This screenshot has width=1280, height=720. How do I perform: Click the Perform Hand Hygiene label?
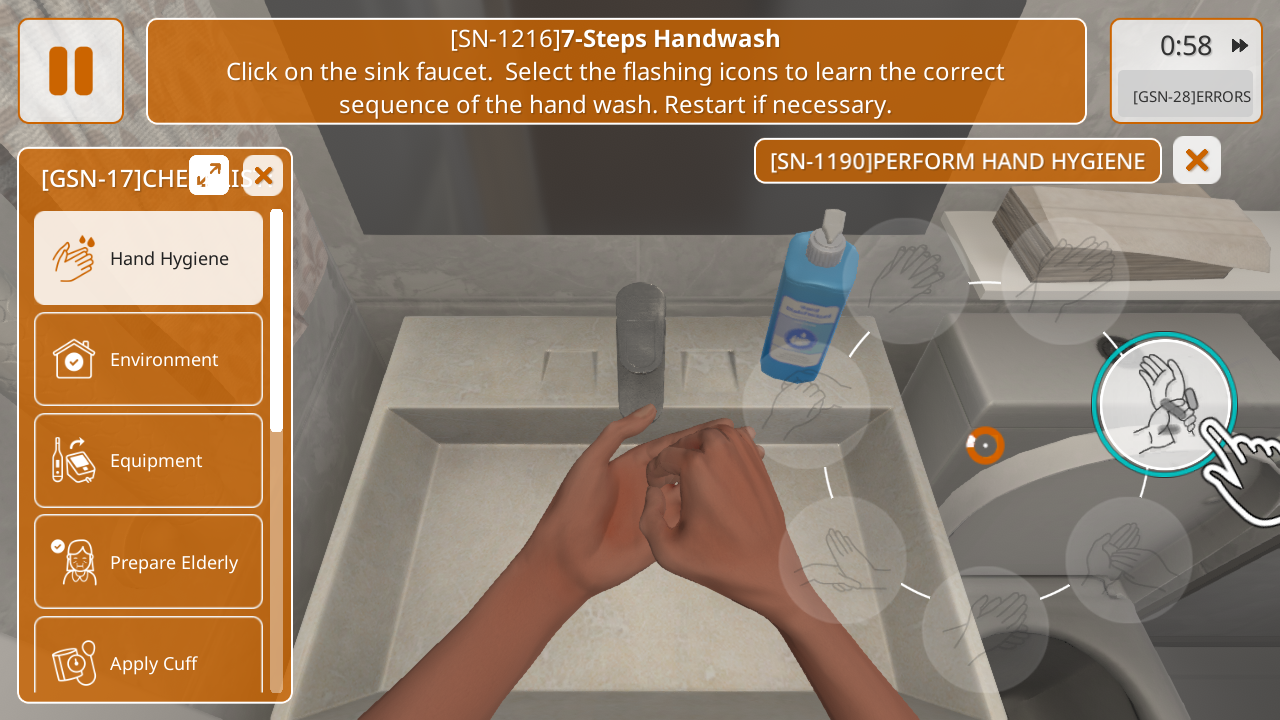tap(957, 161)
